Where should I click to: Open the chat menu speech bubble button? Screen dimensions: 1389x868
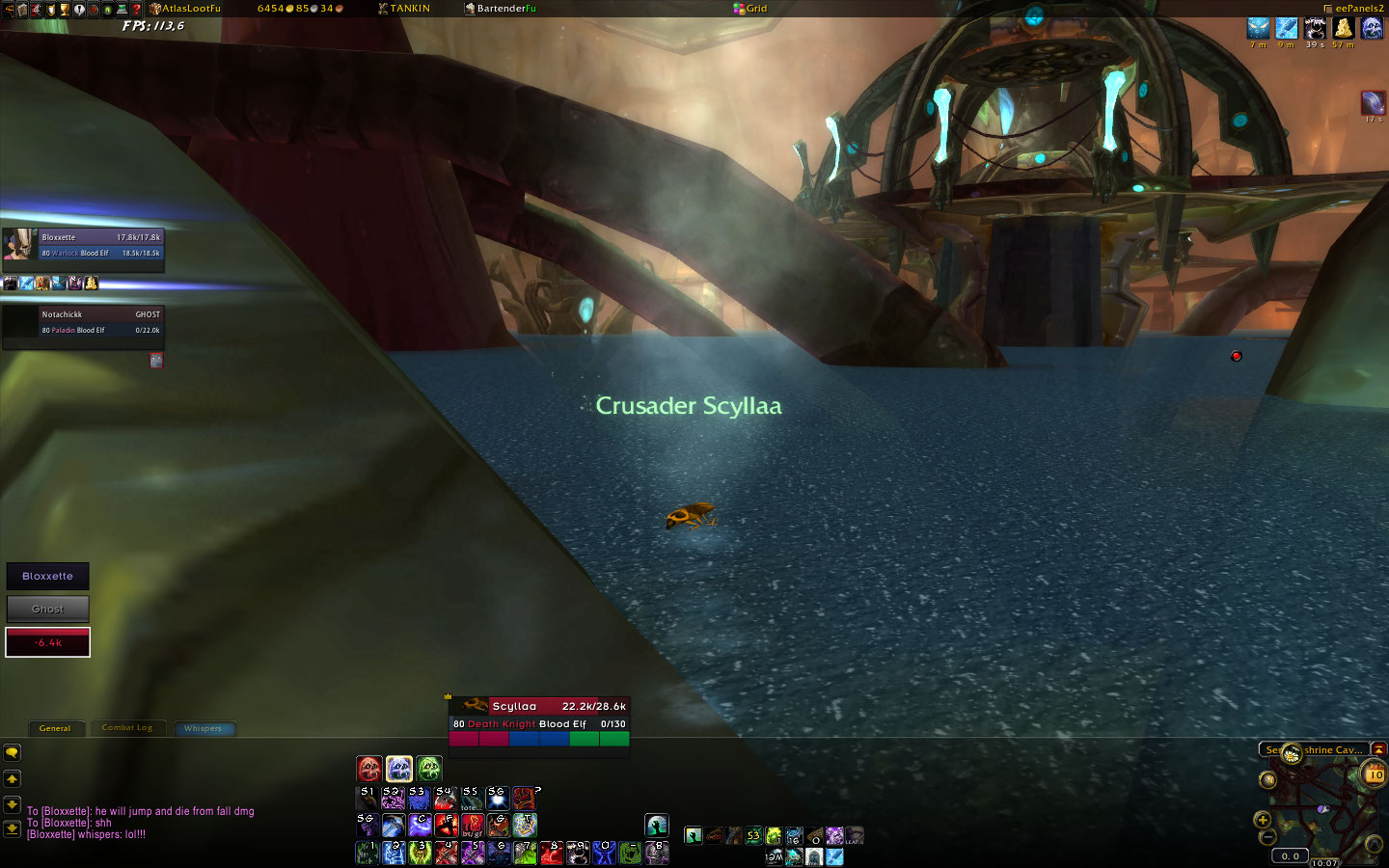pyautogui.click(x=13, y=752)
